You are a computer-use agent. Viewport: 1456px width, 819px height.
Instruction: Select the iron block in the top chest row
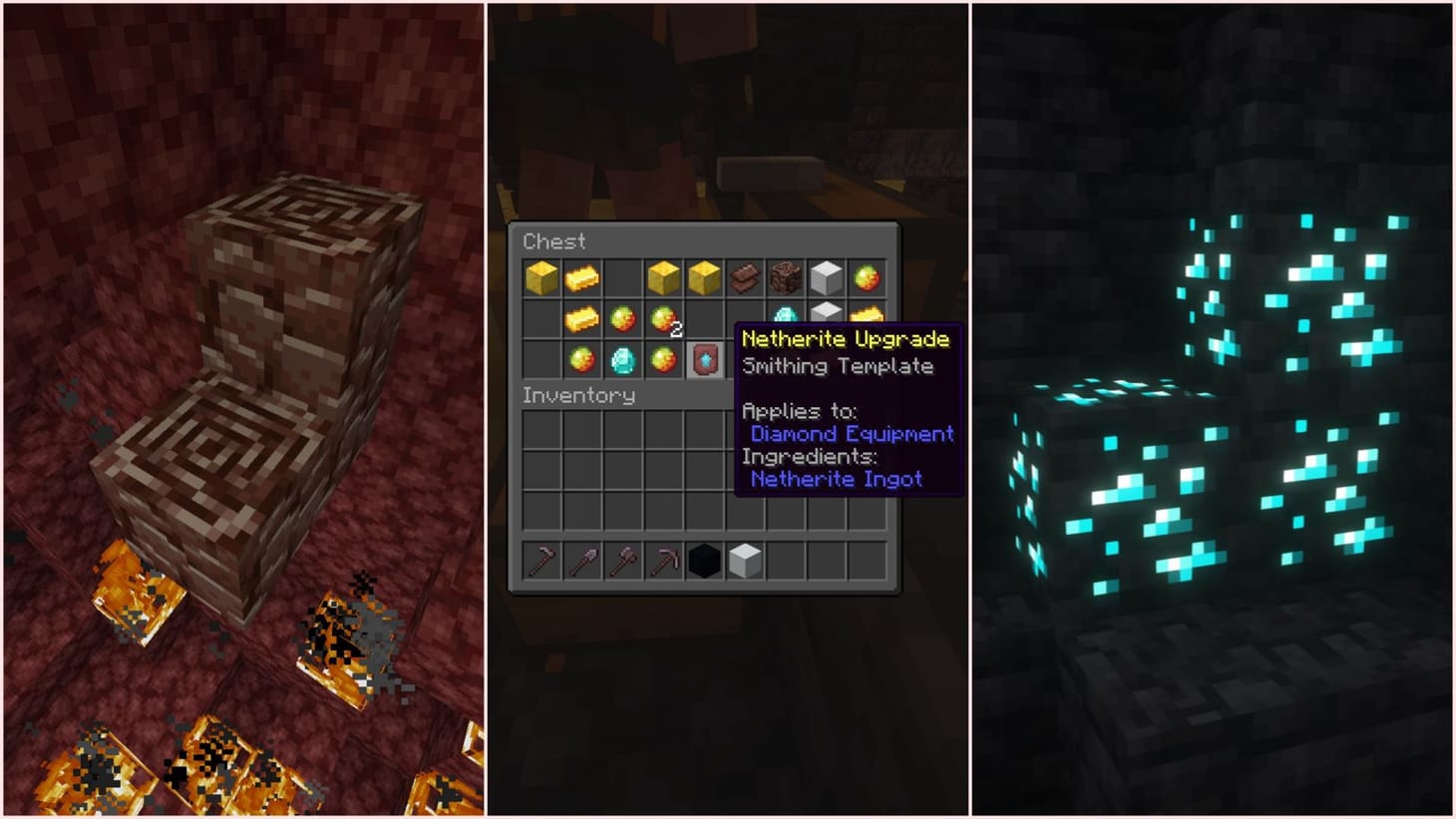tap(828, 277)
